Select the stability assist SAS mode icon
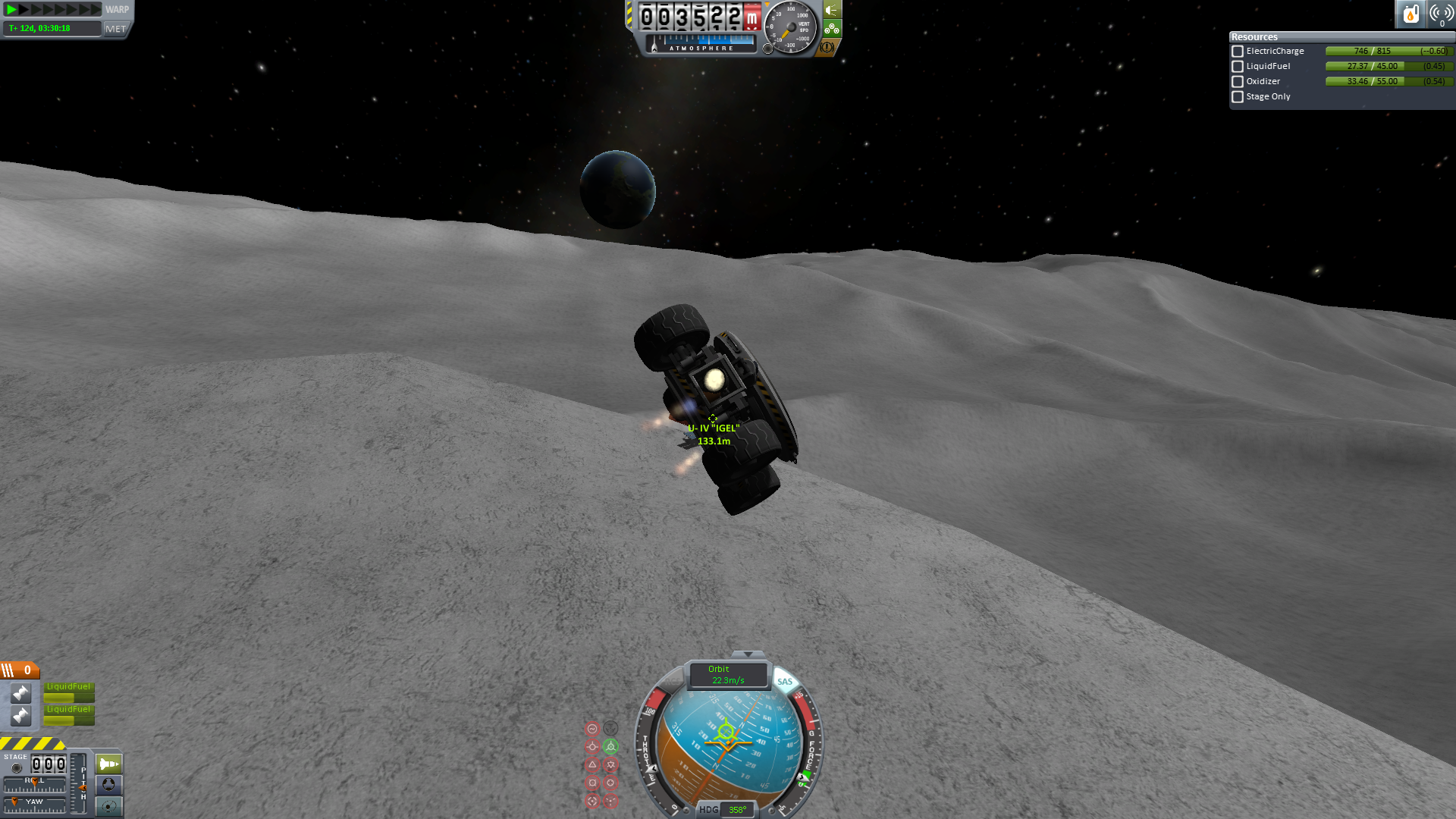The height and width of the screenshot is (819, 1456). point(592,729)
